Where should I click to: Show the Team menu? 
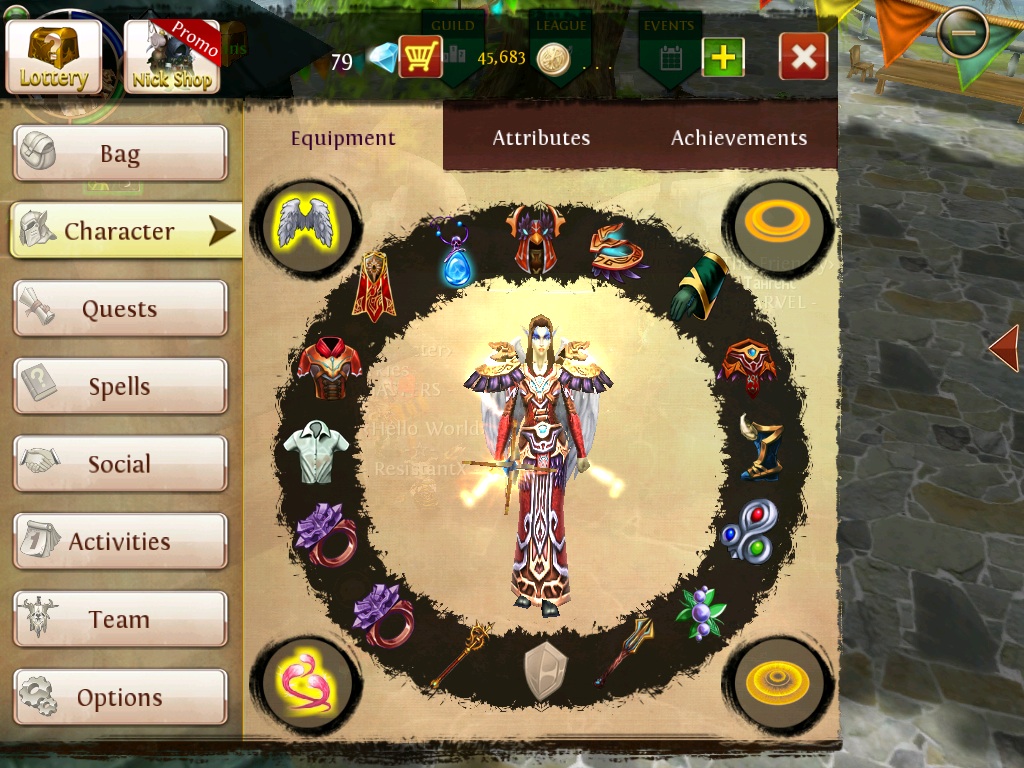120,620
